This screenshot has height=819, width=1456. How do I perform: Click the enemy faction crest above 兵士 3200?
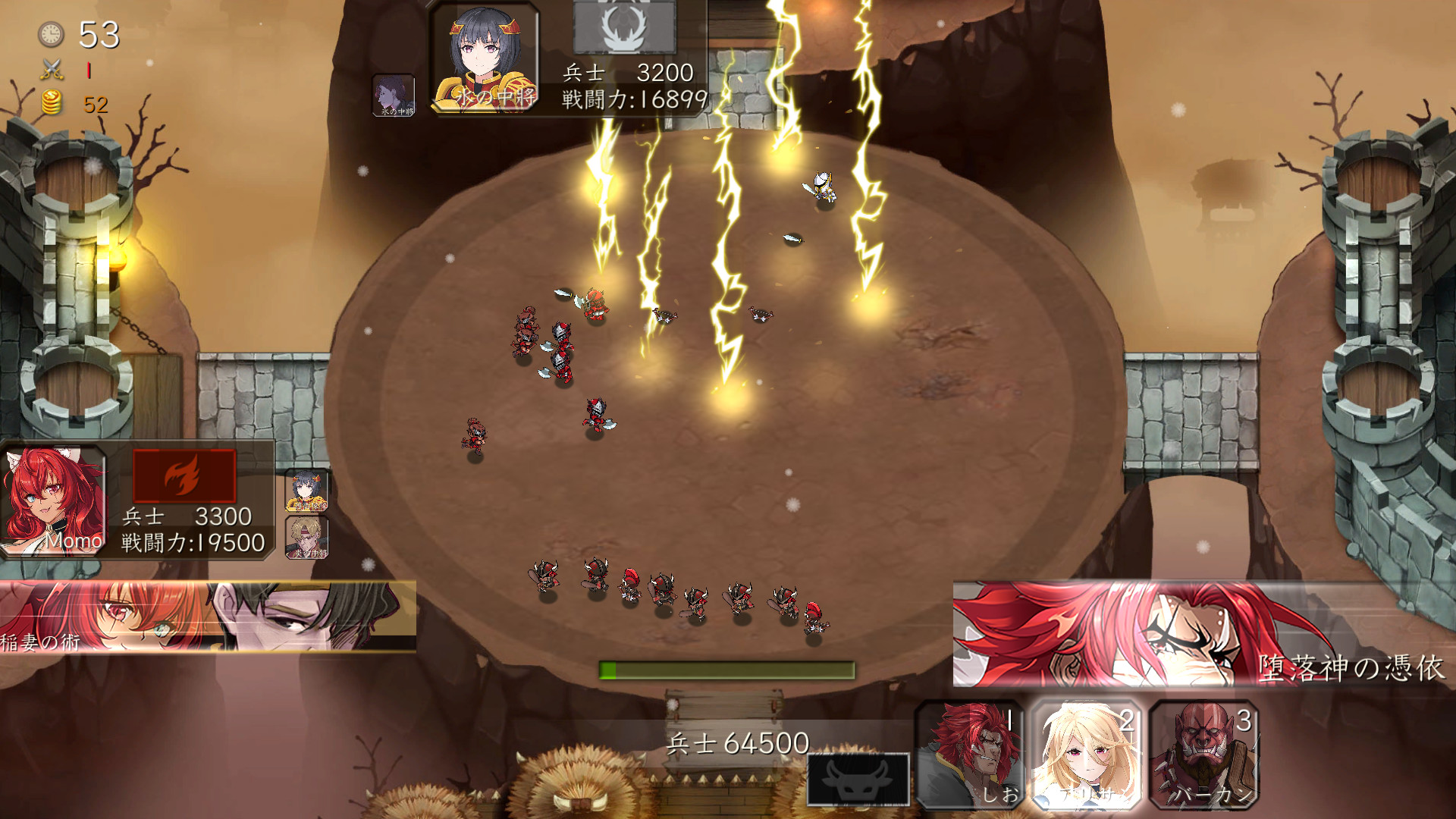(623, 27)
